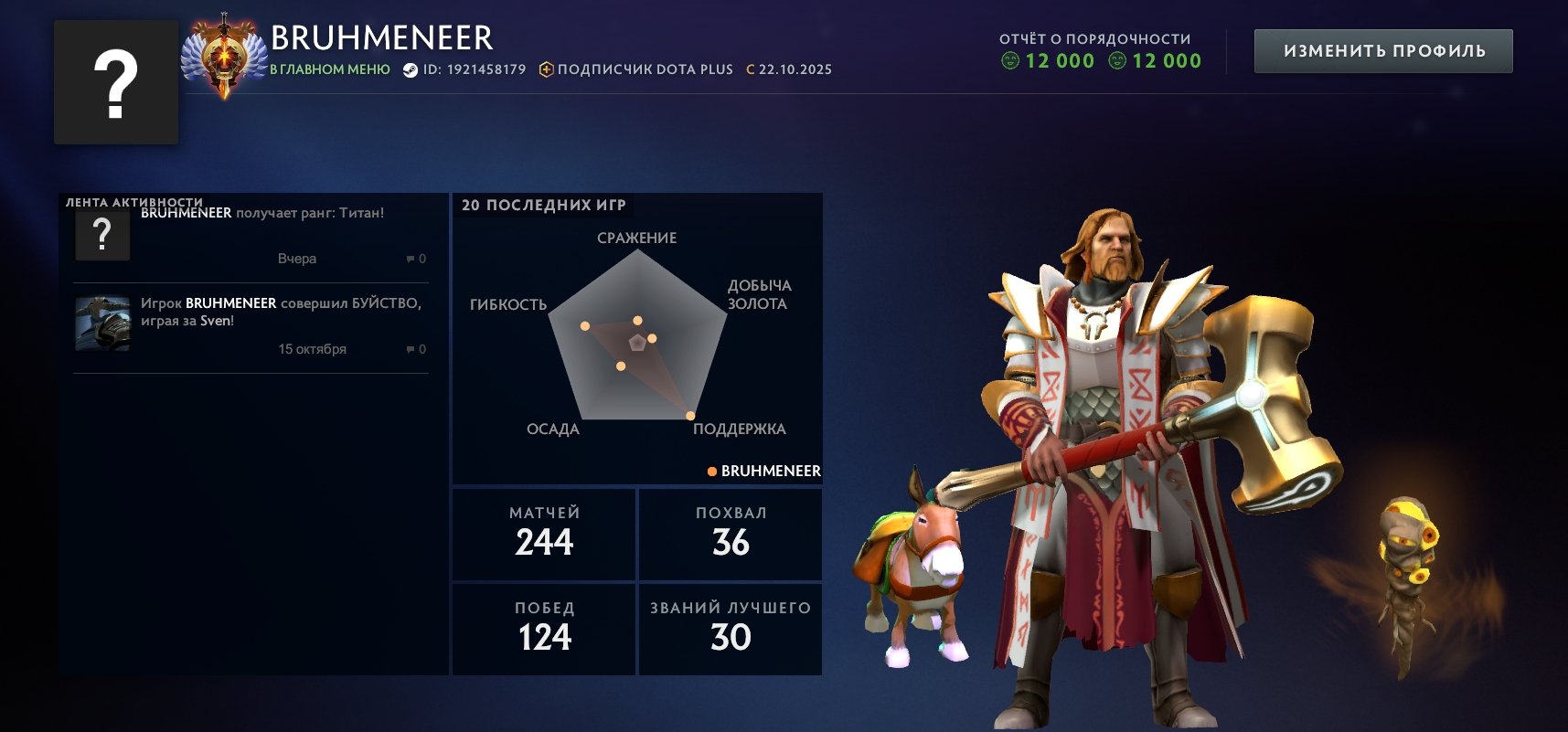Click the Sven rampage thumbnail image

coord(102,324)
